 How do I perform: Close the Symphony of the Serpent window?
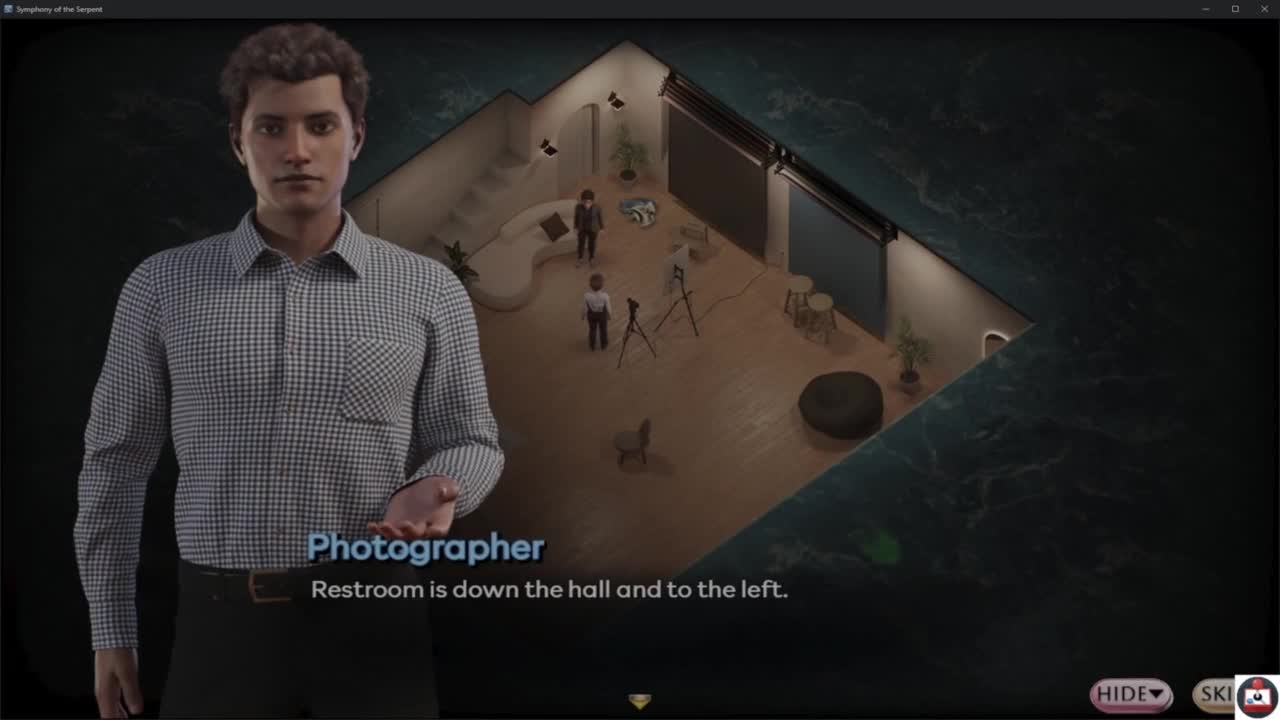1264,9
